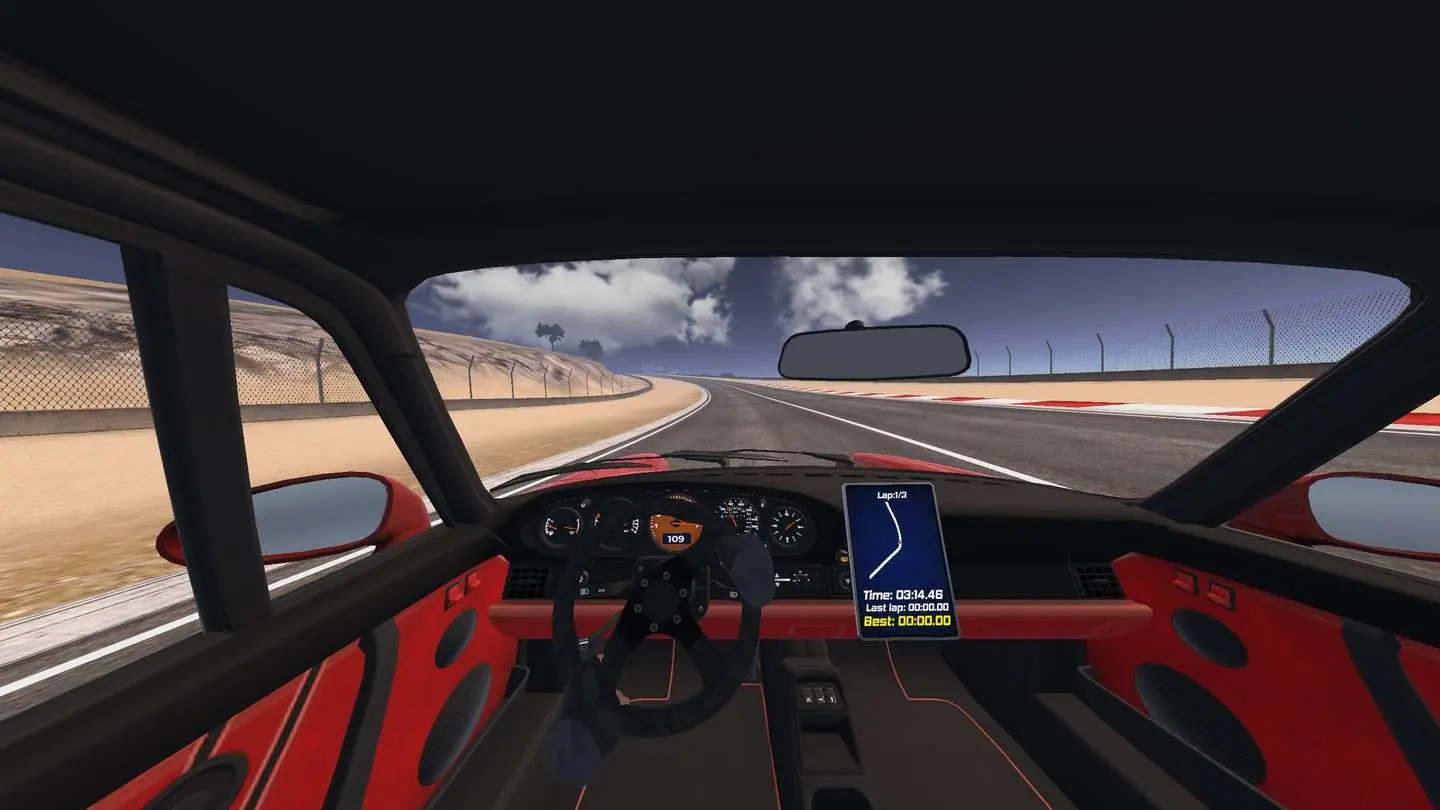Select the hazard switch near the tablet
This screenshot has height=810, width=1440.
[x=845, y=580]
